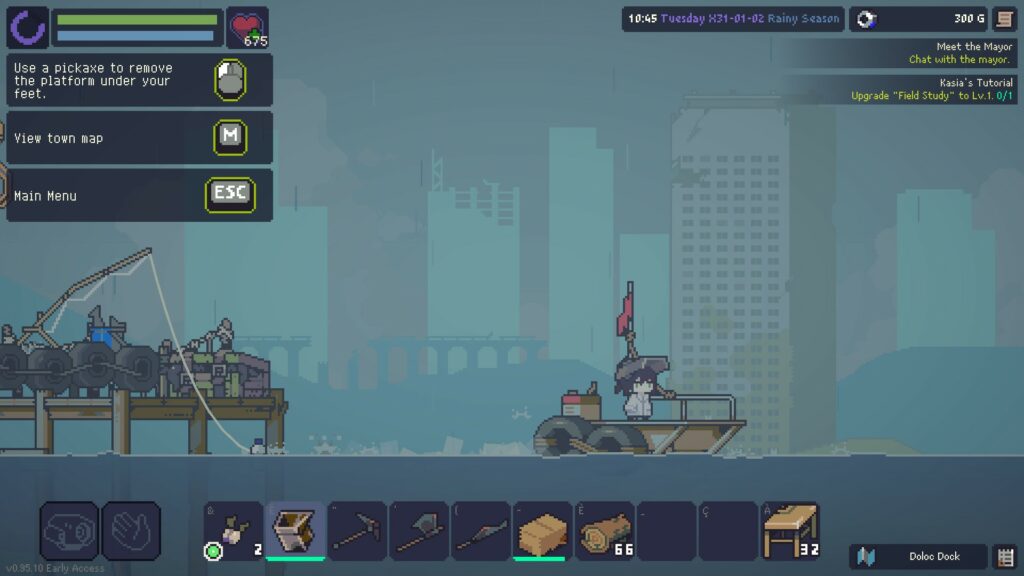Open the quest log scroll icon
Screen dimensions: 1024x576
[x=1004, y=19]
